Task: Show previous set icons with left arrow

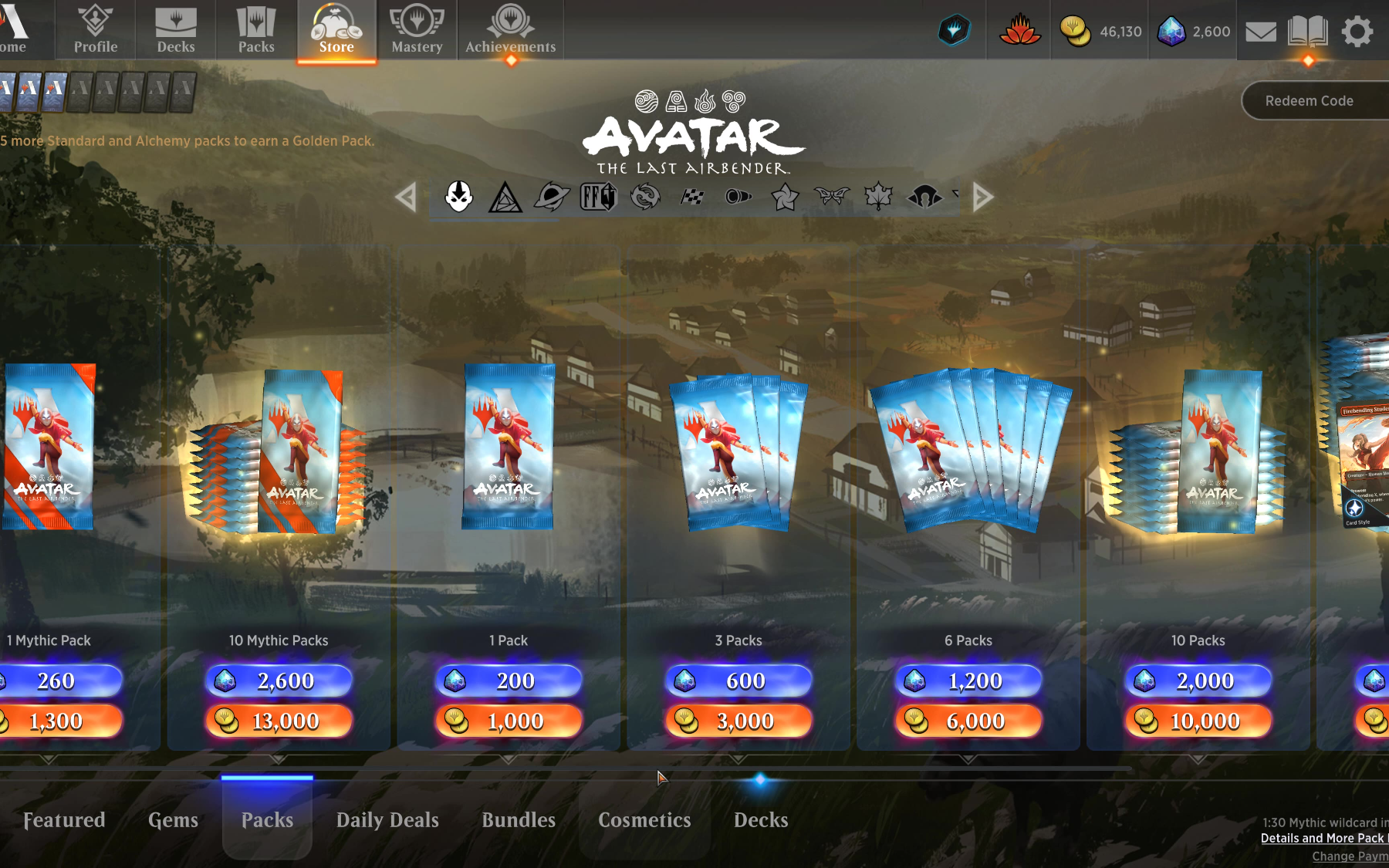Action: (406, 198)
